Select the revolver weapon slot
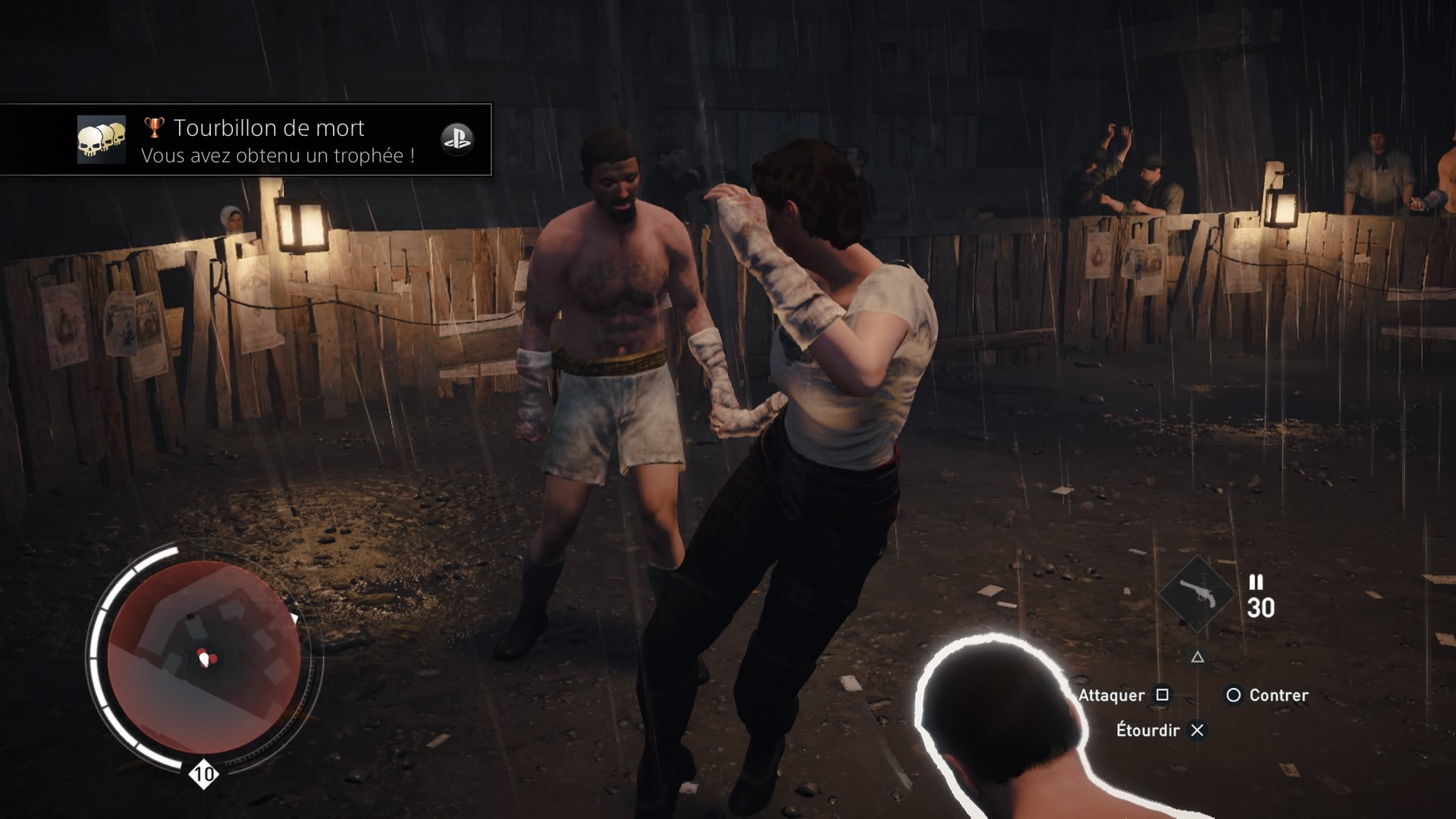This screenshot has width=1456, height=819. tap(1197, 595)
